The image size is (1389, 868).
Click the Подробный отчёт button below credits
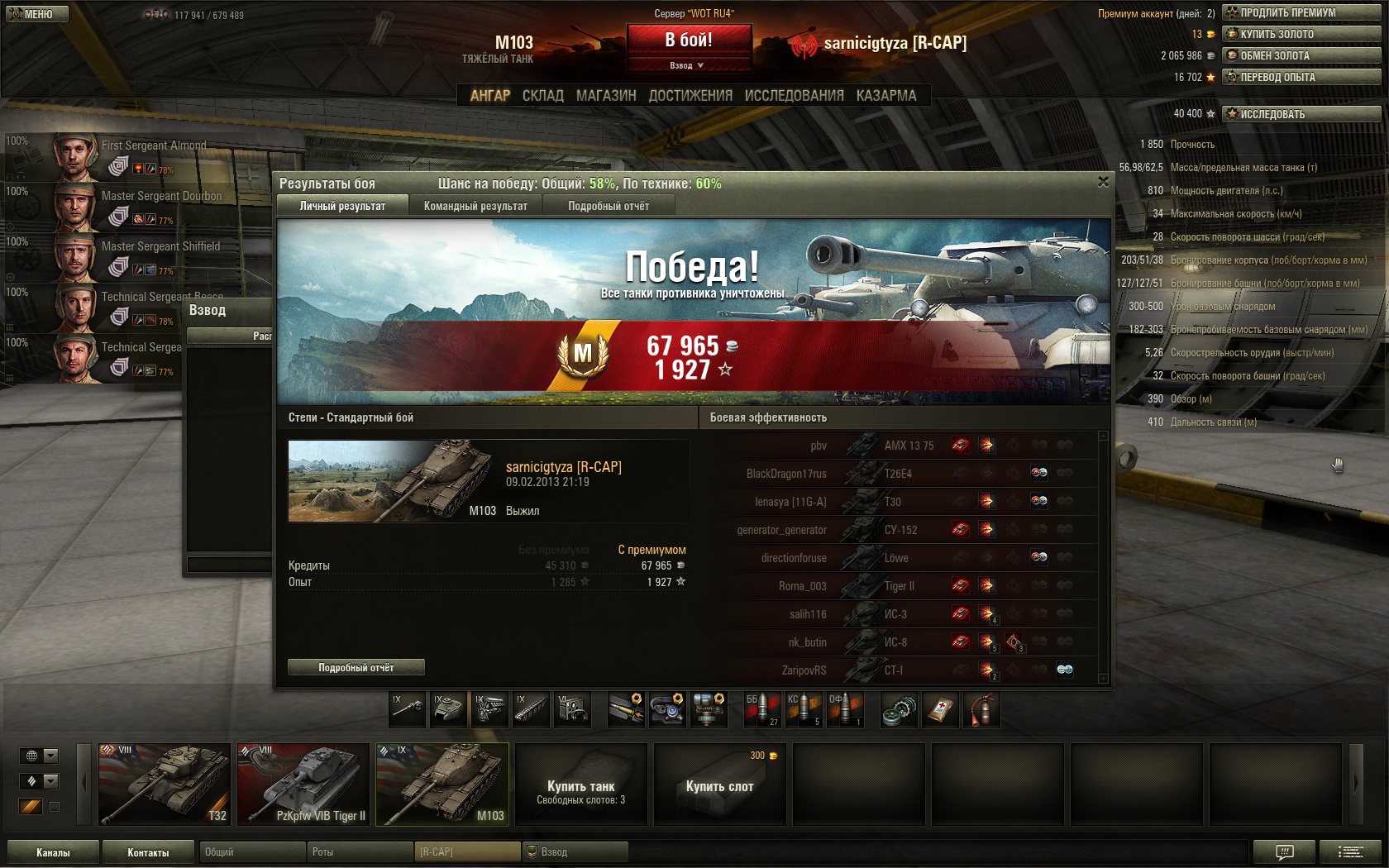coord(356,667)
